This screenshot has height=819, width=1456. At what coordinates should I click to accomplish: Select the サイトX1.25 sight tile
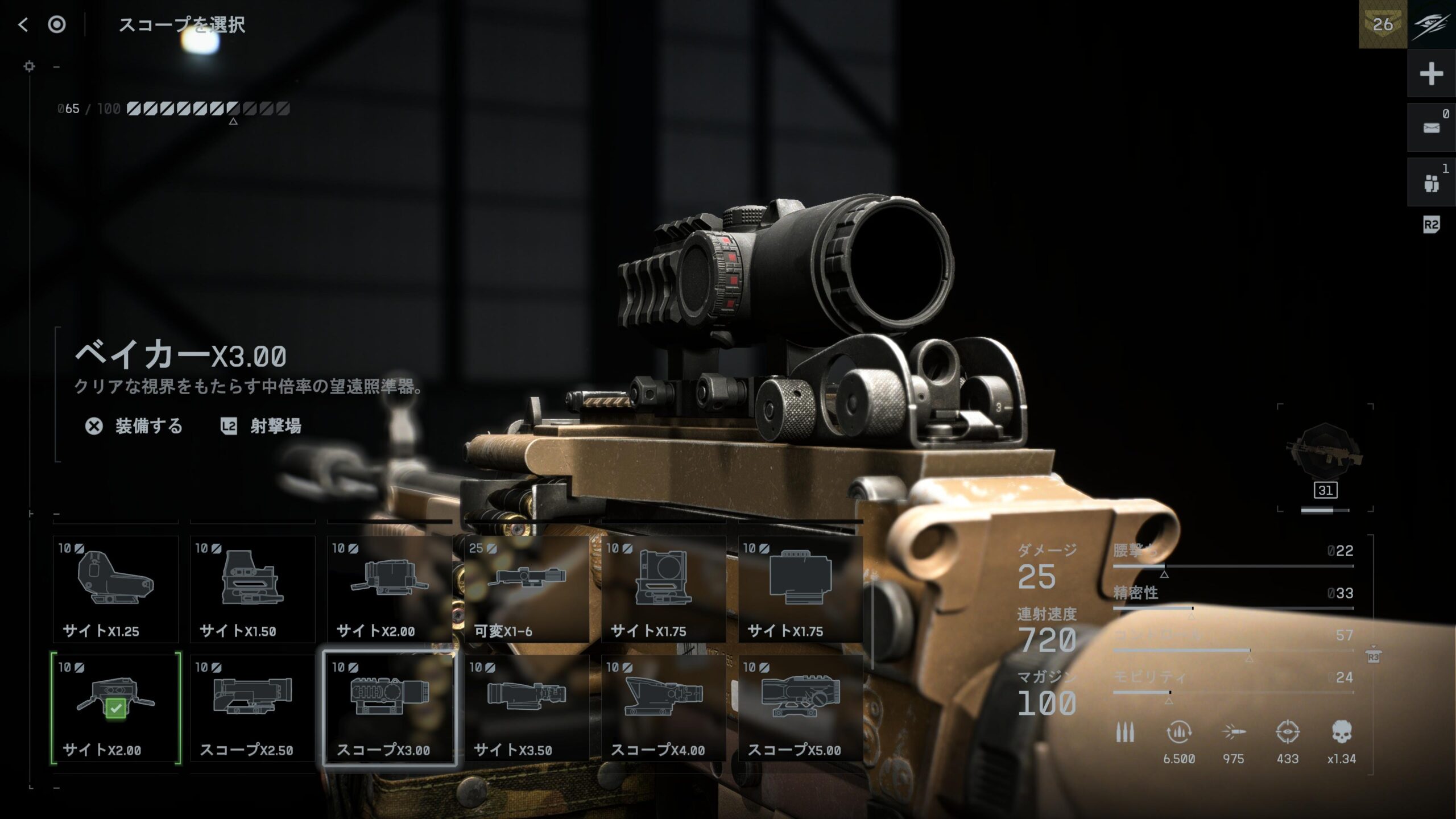115,589
